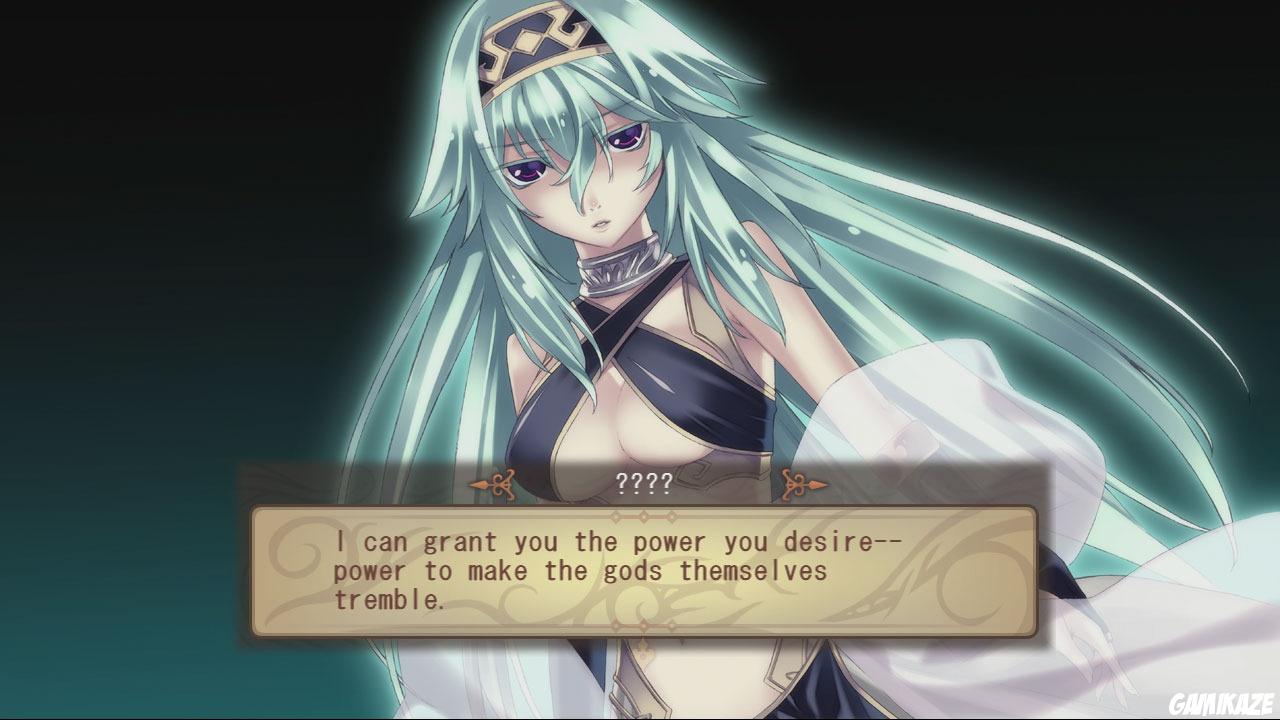The image size is (1280, 720).
Task: Toggle the ???? speaker name plate
Action: point(645,483)
